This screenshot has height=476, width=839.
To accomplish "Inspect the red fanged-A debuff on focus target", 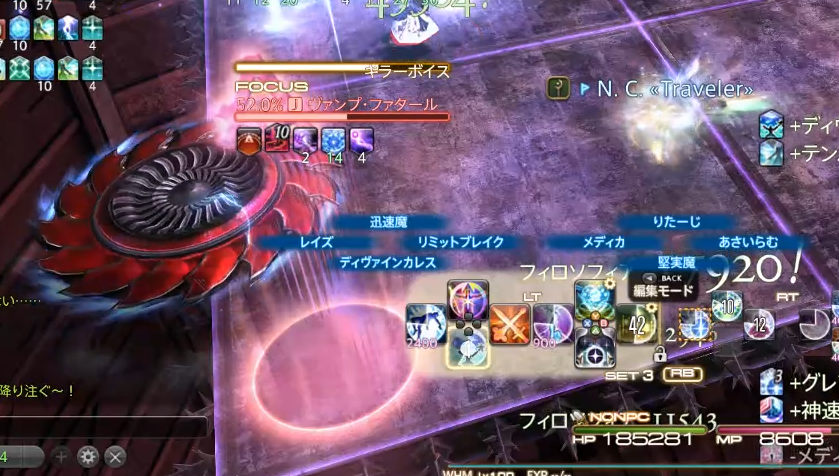I will pyautogui.click(x=249, y=141).
